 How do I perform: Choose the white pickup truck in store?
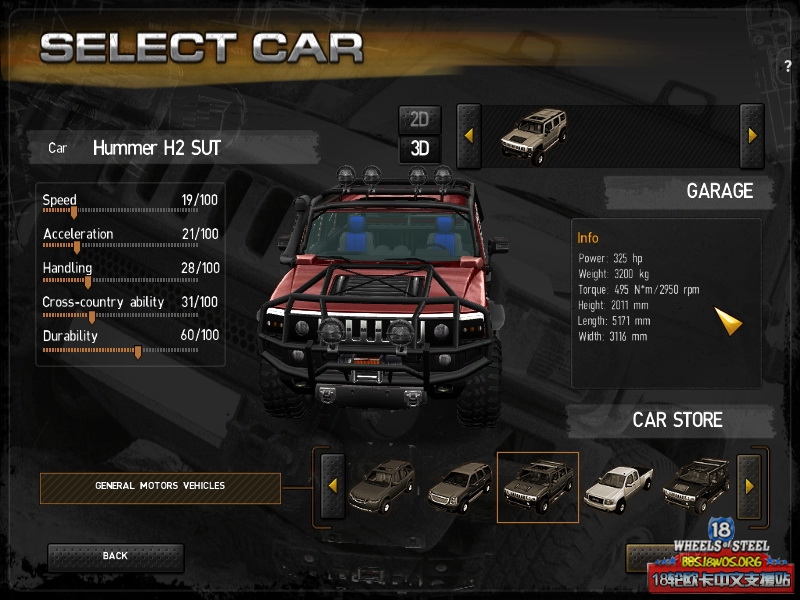(617, 487)
